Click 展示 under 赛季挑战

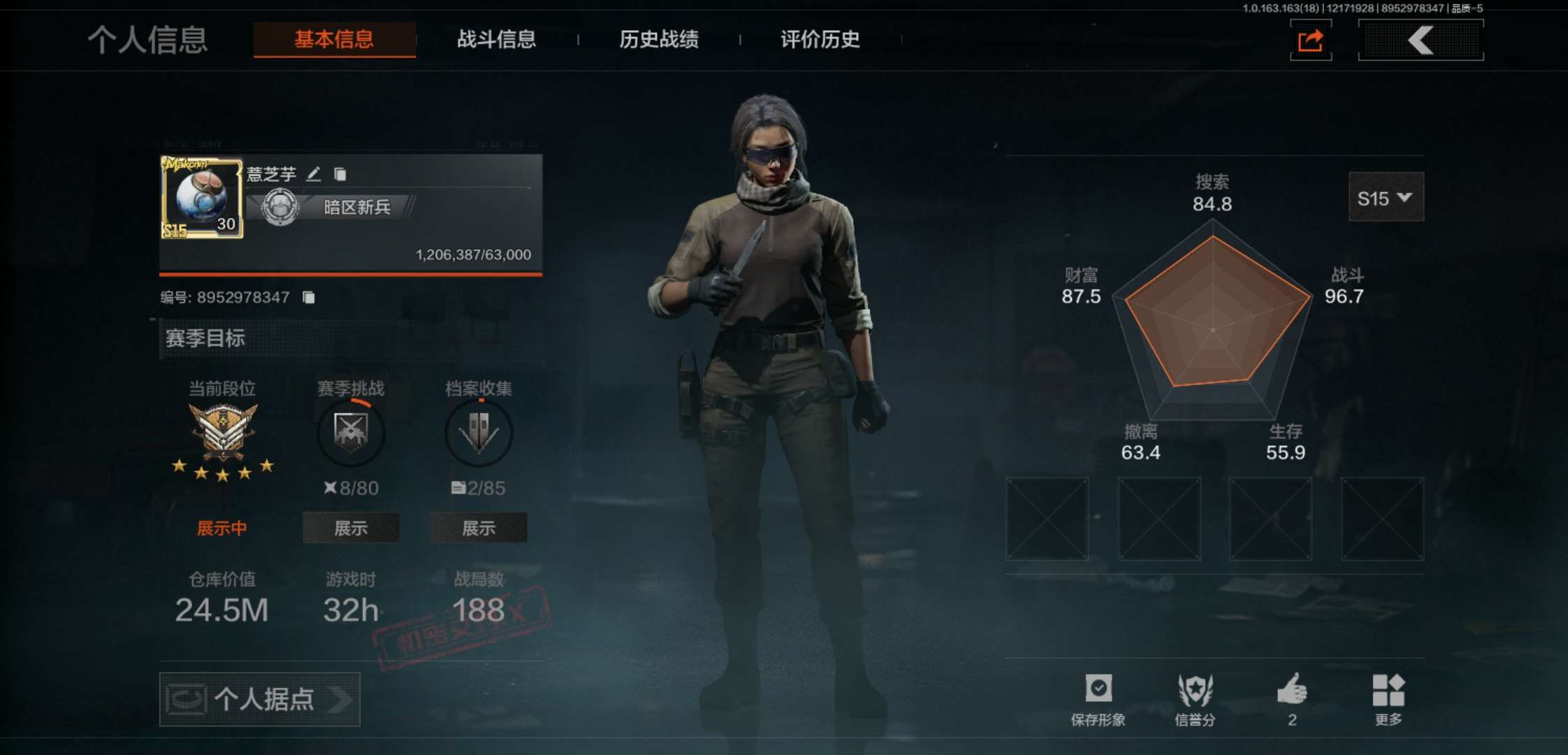pyautogui.click(x=350, y=528)
